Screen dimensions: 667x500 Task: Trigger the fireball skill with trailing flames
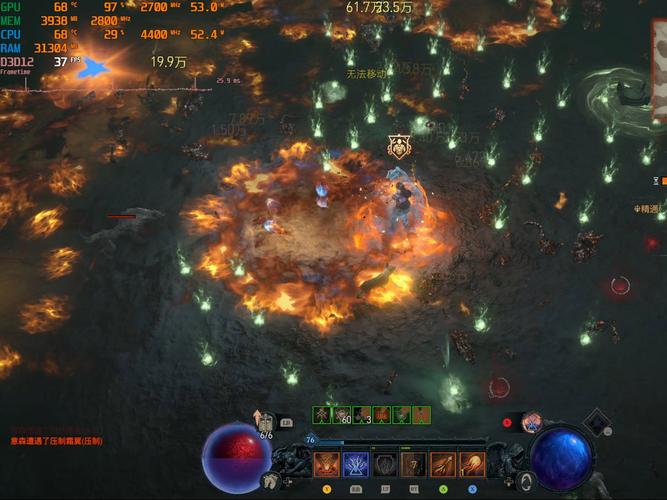pos(472,465)
